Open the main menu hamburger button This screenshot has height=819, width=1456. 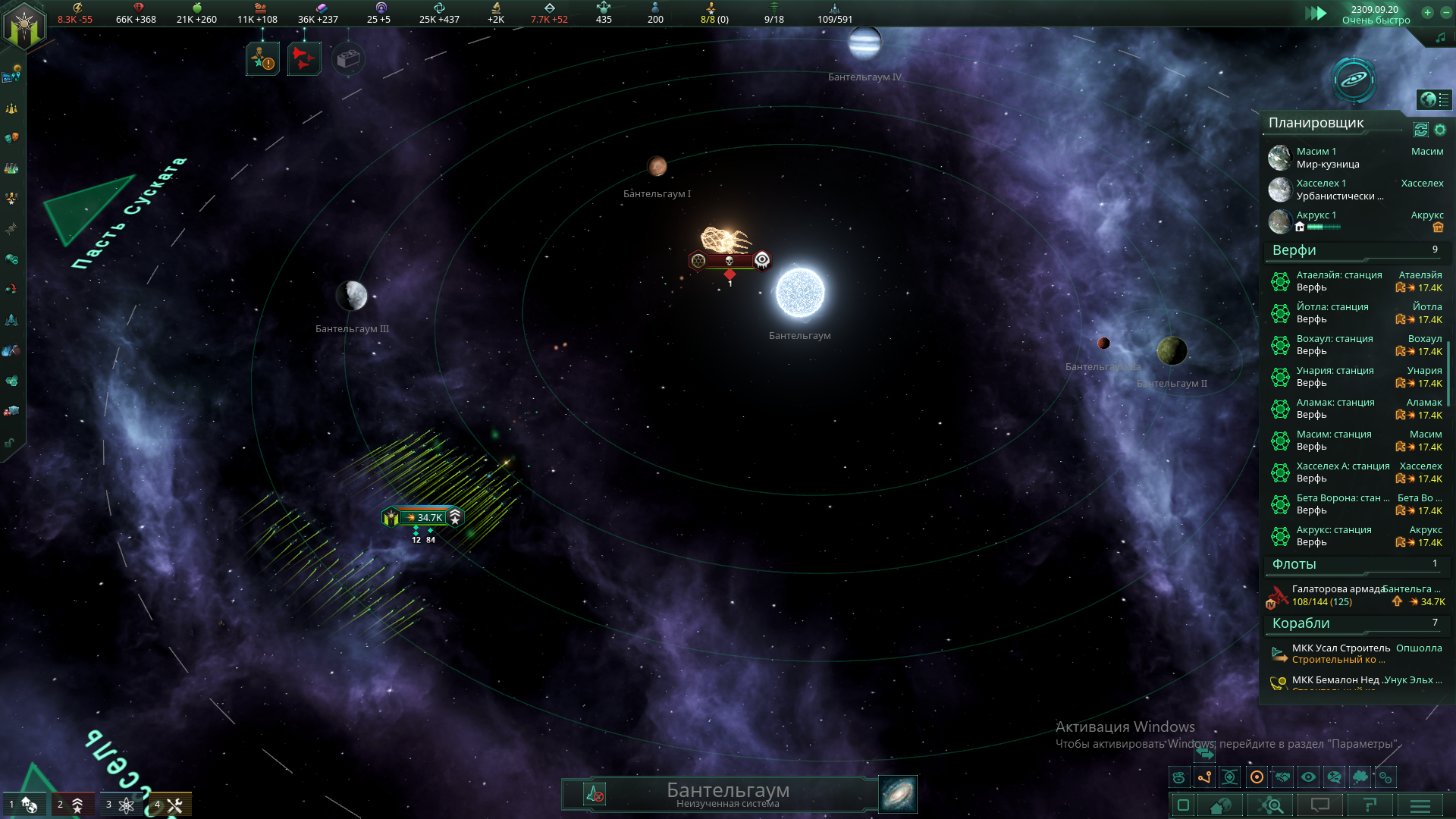1420,805
